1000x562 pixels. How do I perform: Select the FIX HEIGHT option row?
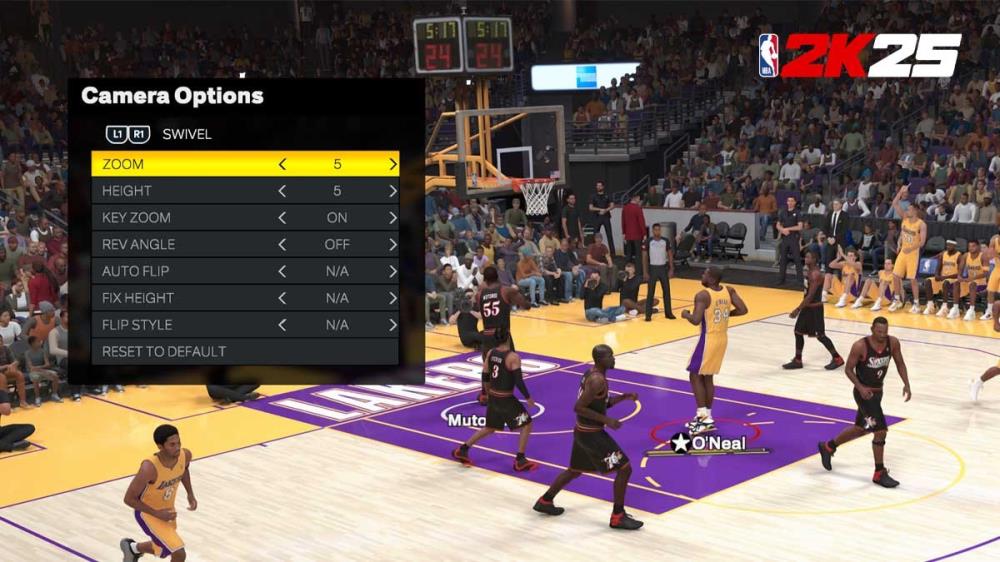(x=180, y=298)
